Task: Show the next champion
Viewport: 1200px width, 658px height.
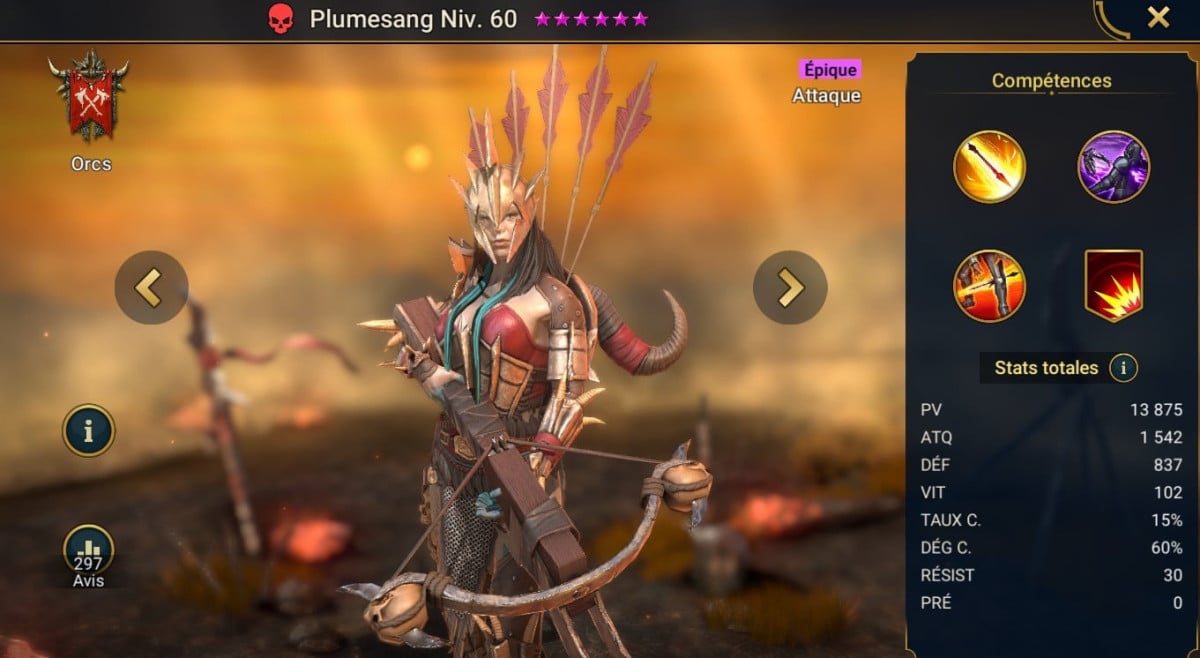Action: coord(790,287)
